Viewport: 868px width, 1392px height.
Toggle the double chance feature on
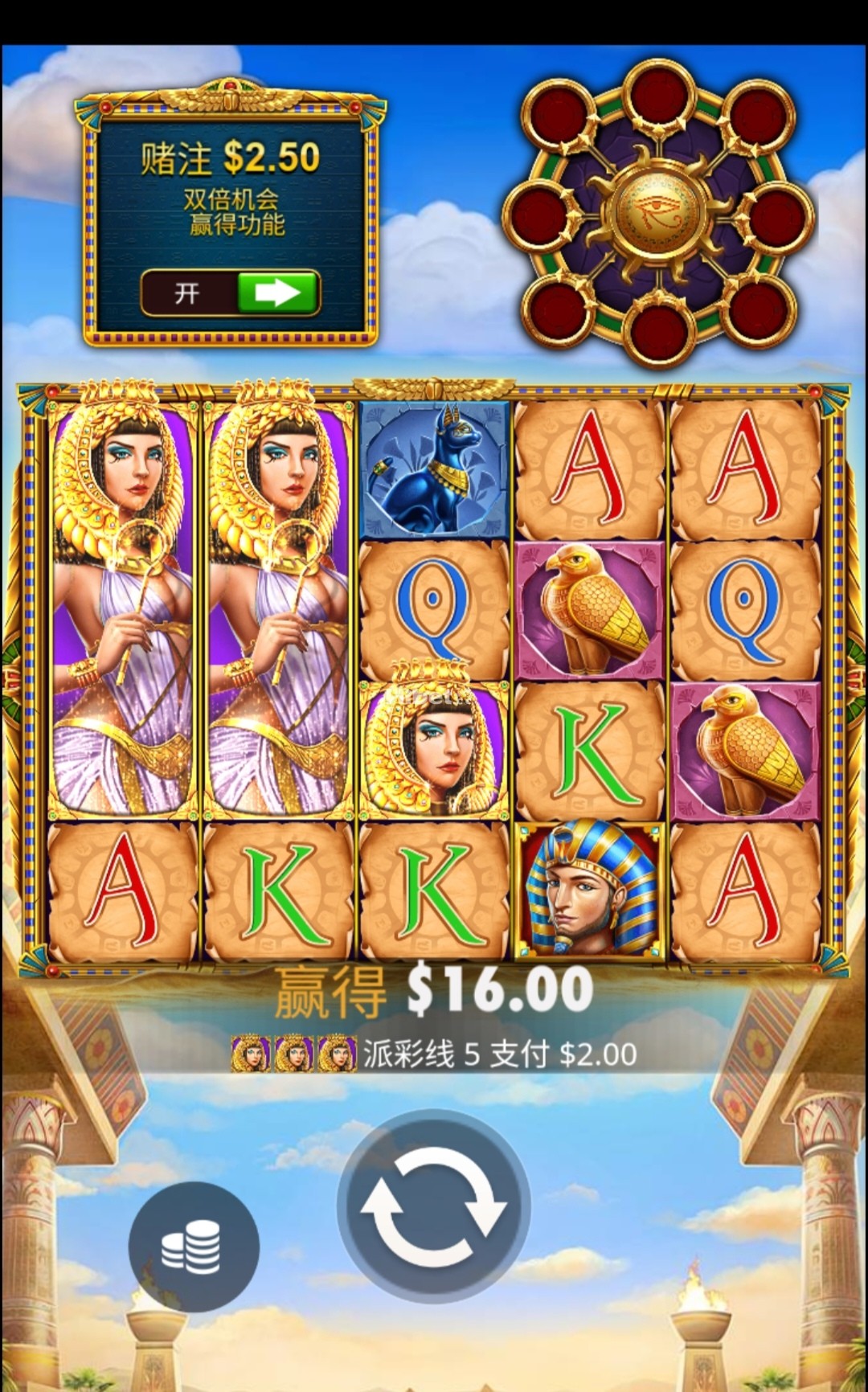pos(231,293)
